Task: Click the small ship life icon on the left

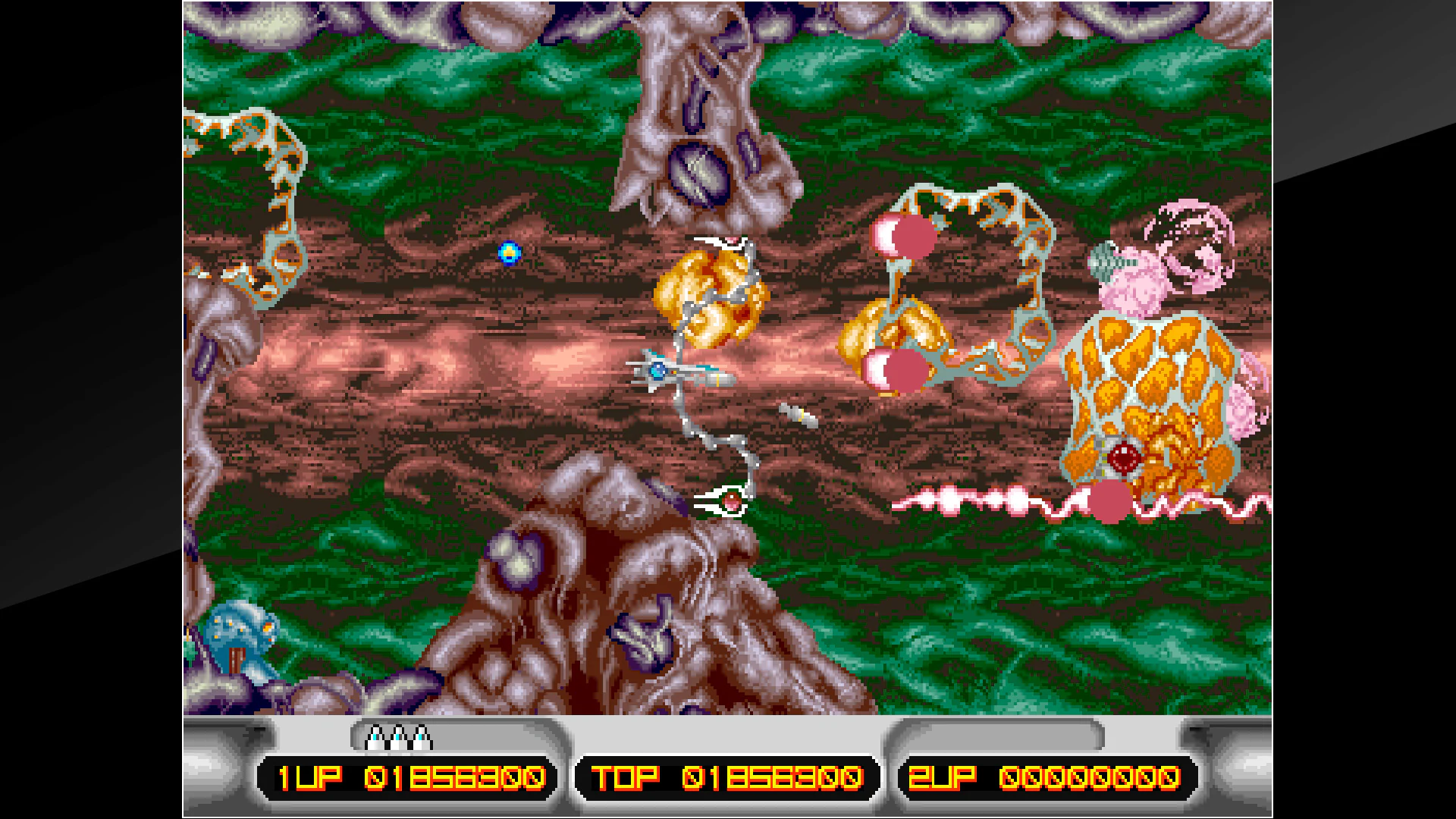Action: point(376,737)
